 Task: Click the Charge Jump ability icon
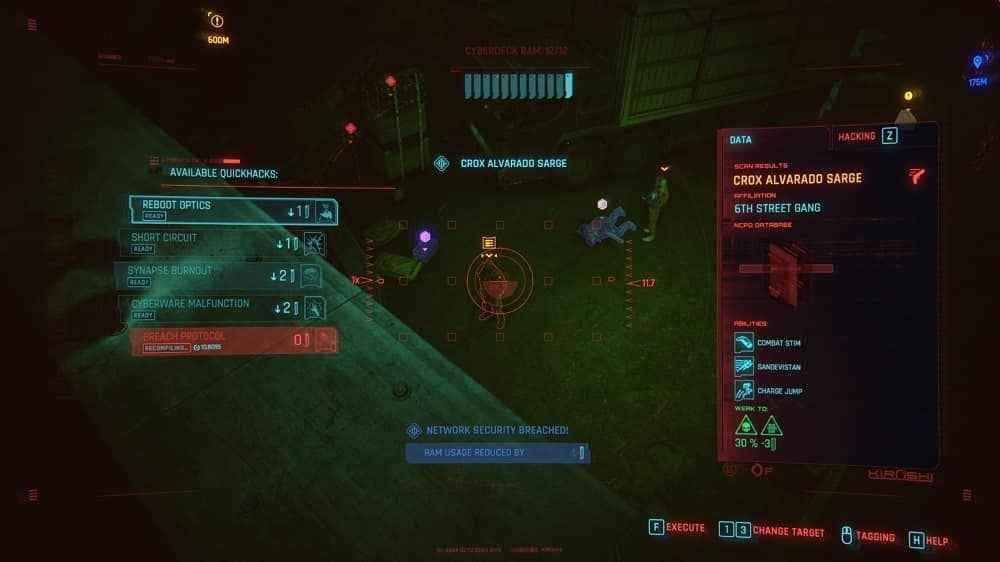(x=744, y=391)
